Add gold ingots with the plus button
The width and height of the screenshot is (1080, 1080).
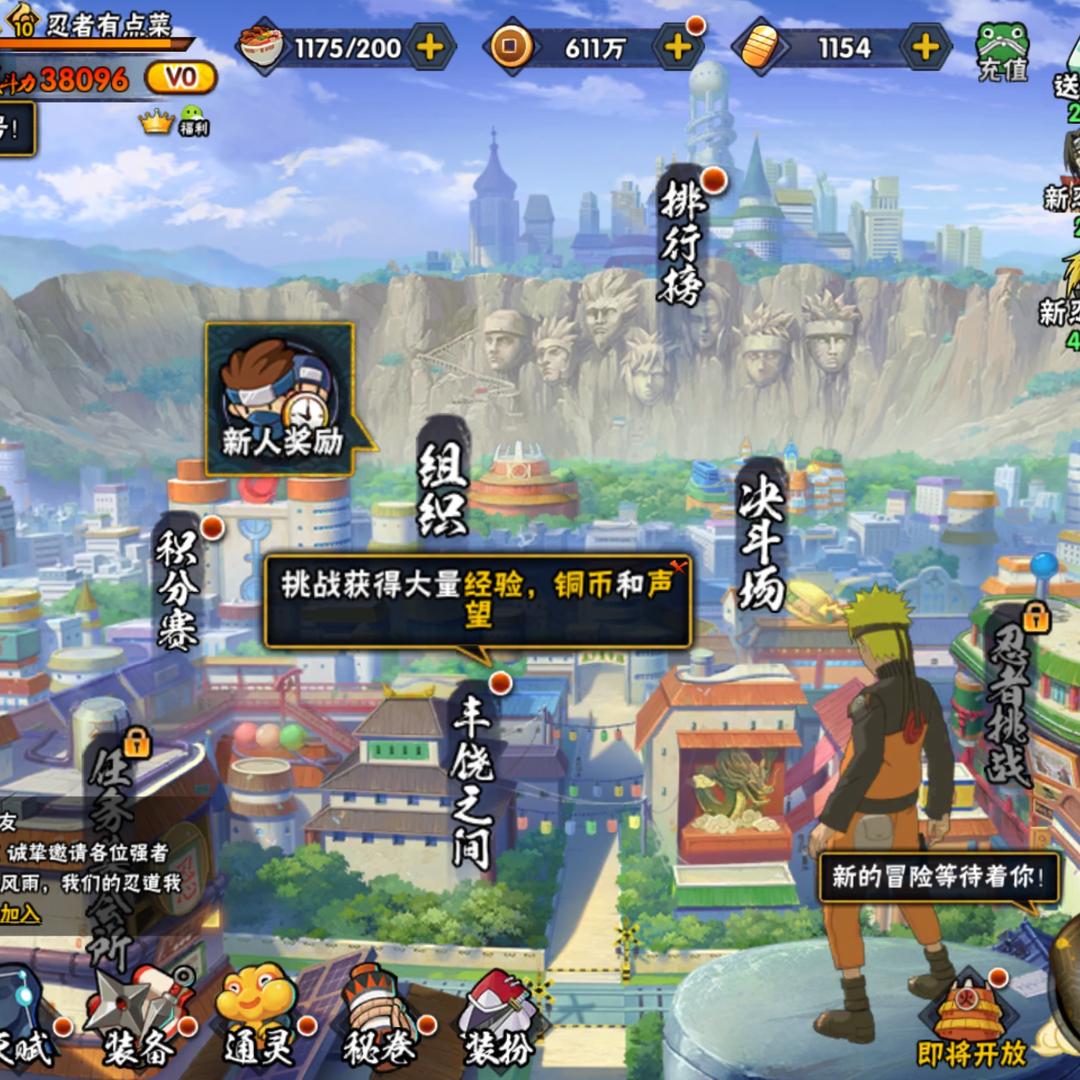(926, 47)
